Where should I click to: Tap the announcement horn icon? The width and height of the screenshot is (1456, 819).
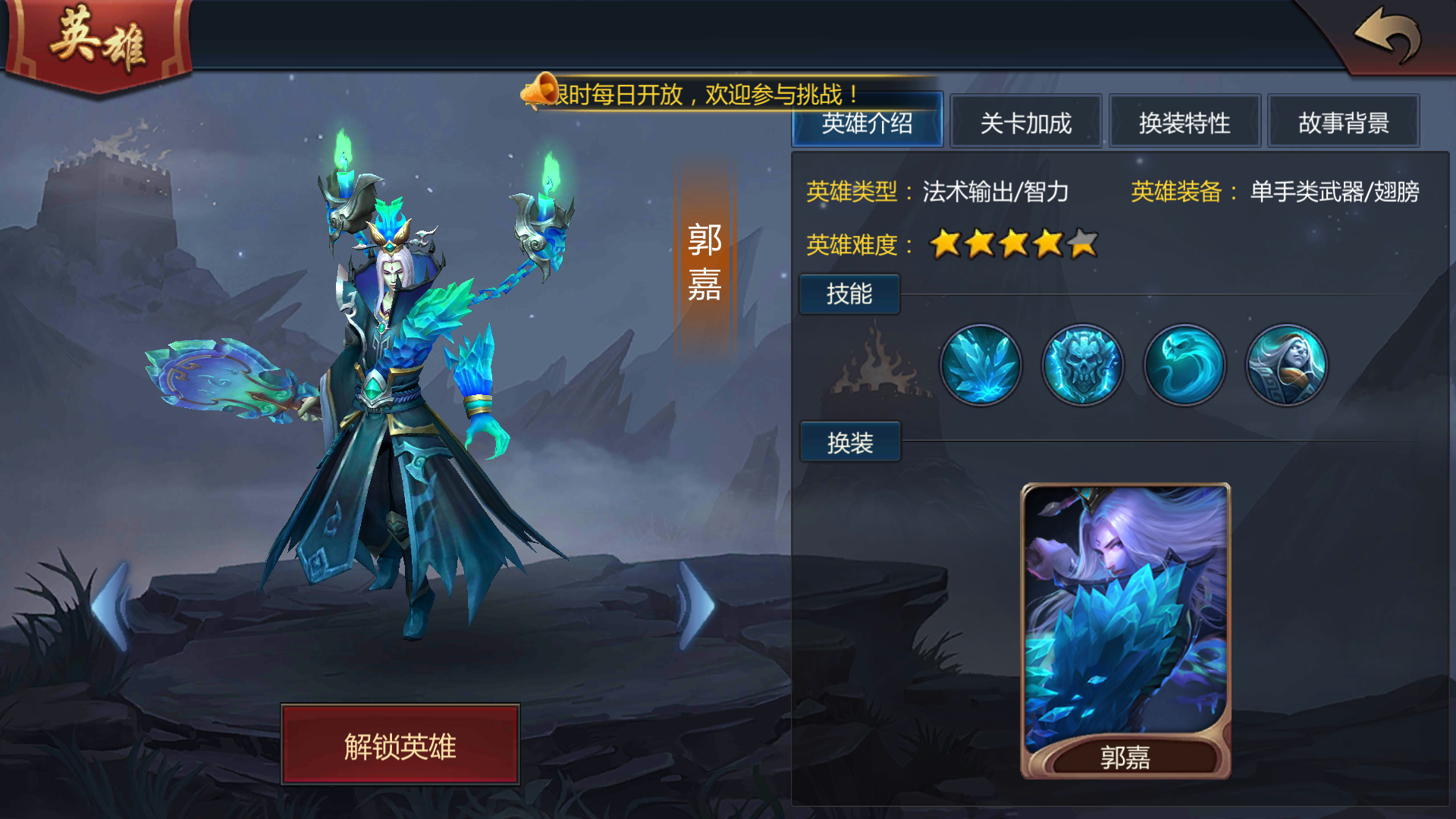coord(541,88)
